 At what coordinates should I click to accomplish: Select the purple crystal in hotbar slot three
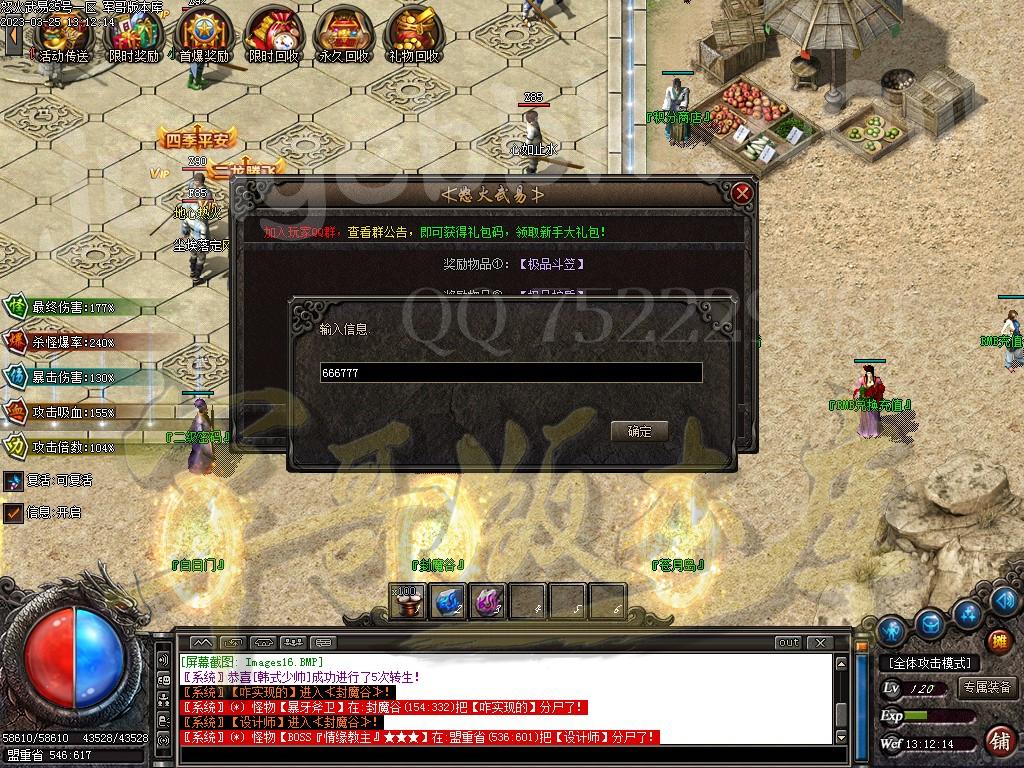point(487,601)
